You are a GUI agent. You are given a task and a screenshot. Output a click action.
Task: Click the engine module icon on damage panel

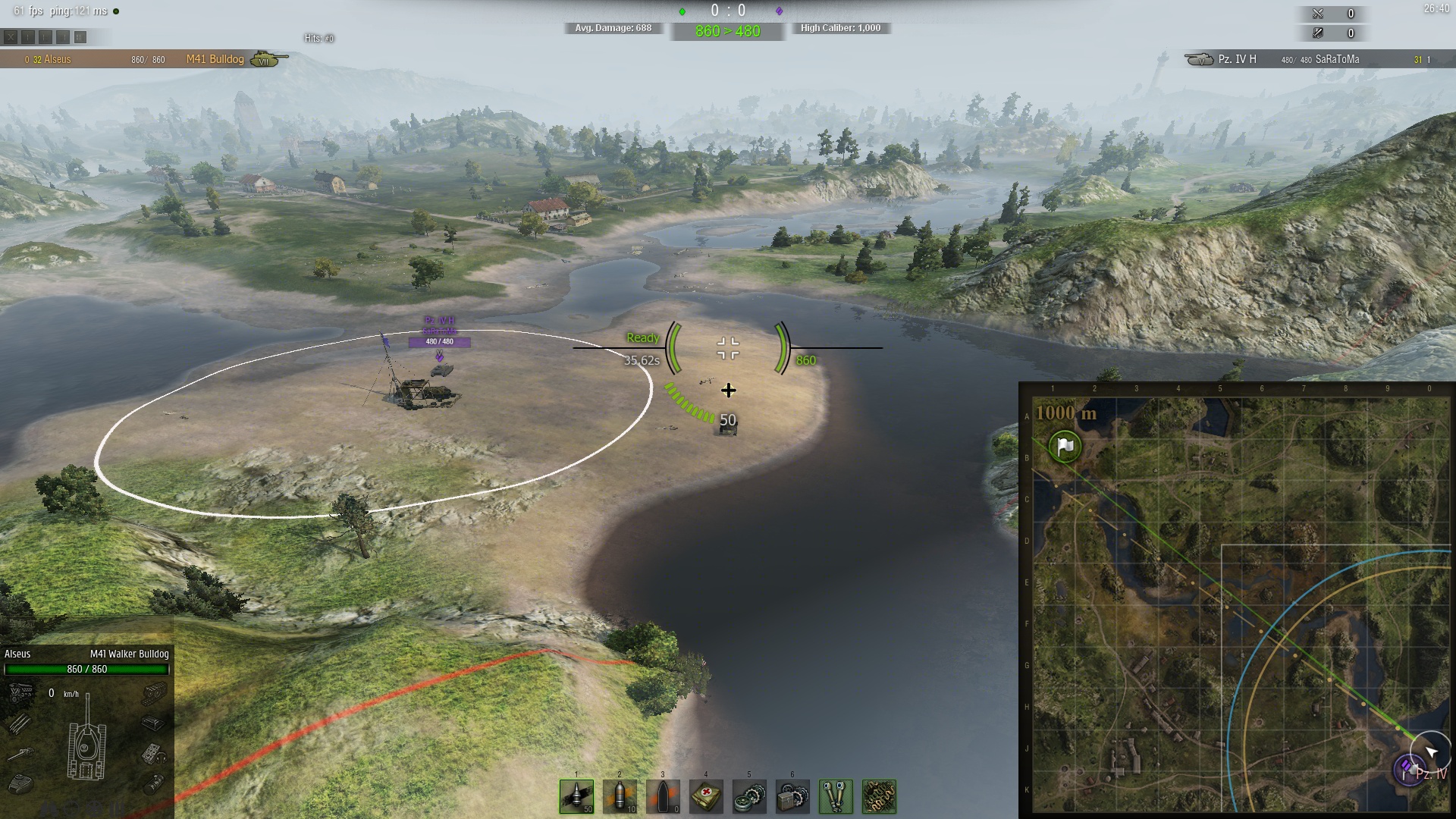pos(20,692)
